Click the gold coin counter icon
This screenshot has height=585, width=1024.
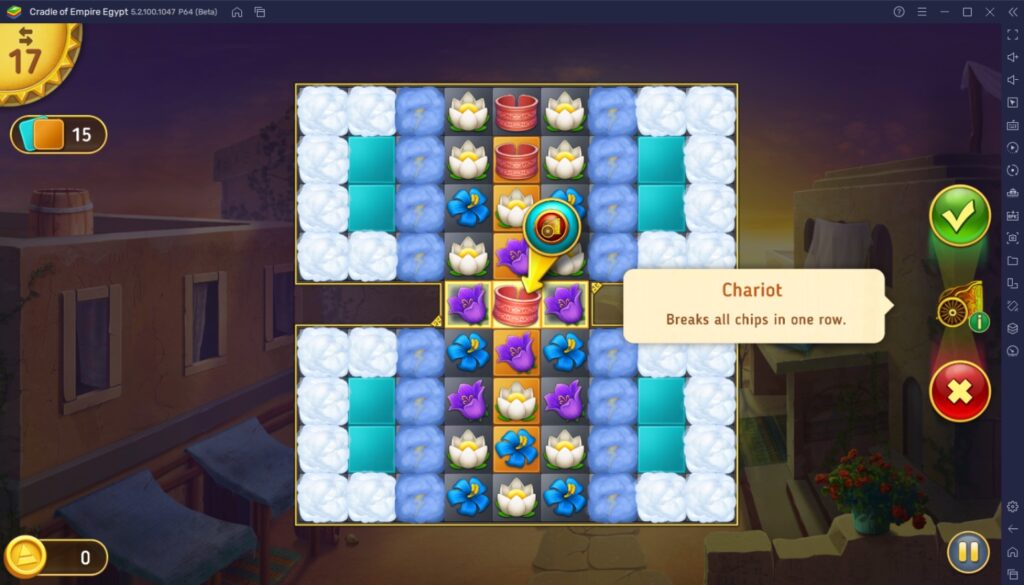coord(27,556)
